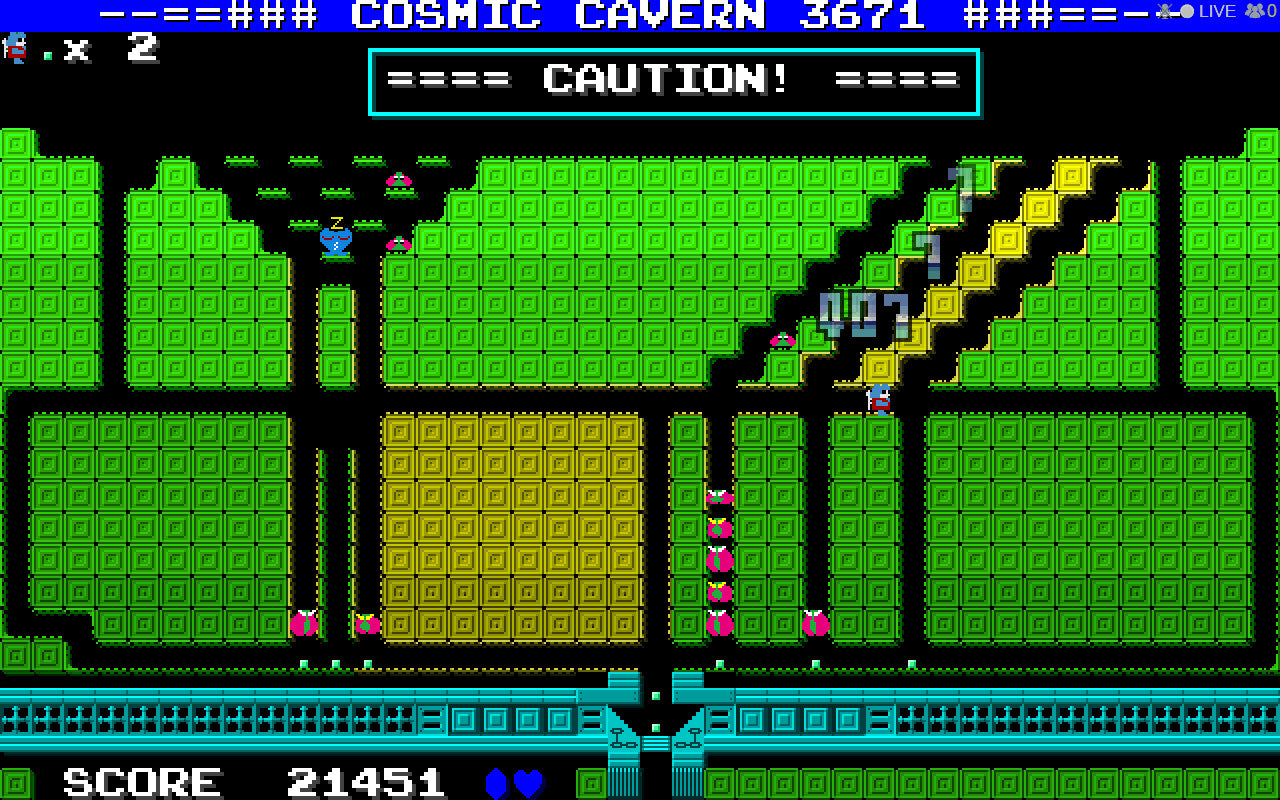Click the green gem next to the lives count
Viewport: 1280px width, 800px height.
coord(47,54)
